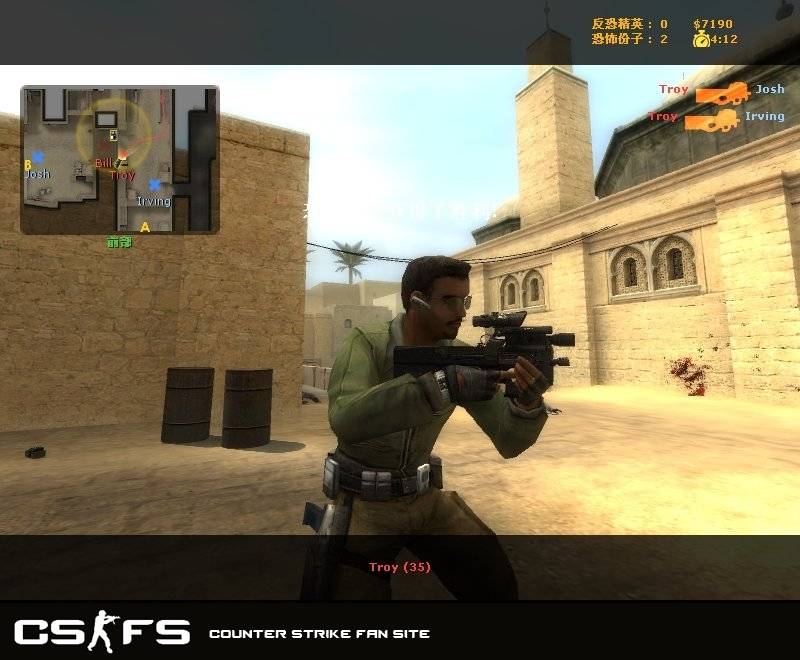Select Troy's player marker on the minimap
The image size is (800, 660).
(122, 156)
